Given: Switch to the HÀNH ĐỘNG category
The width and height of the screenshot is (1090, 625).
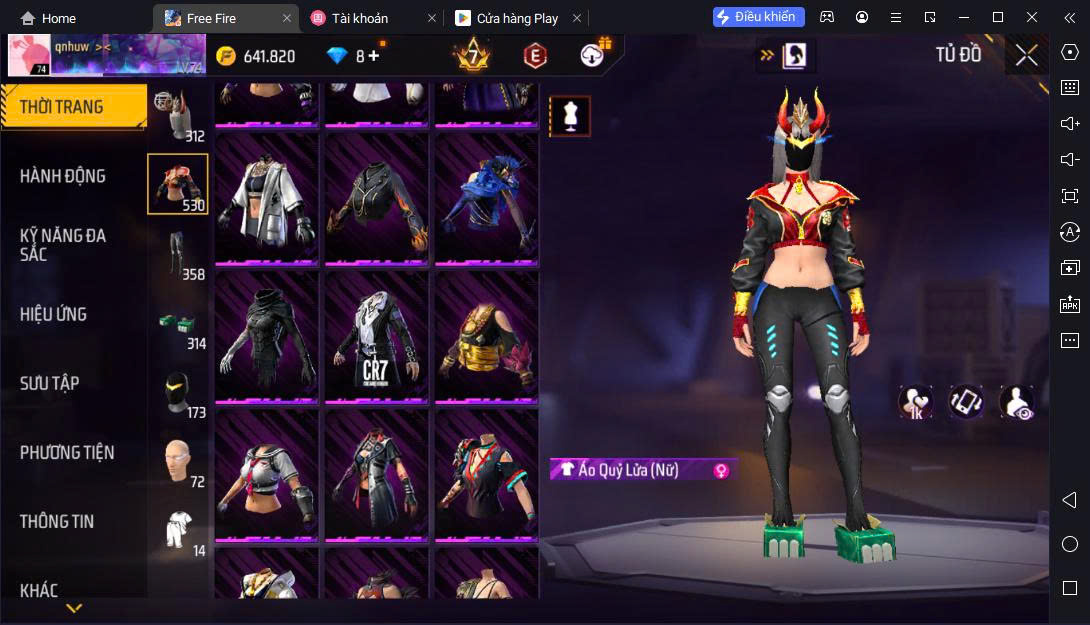Looking at the screenshot, I should tap(63, 176).
